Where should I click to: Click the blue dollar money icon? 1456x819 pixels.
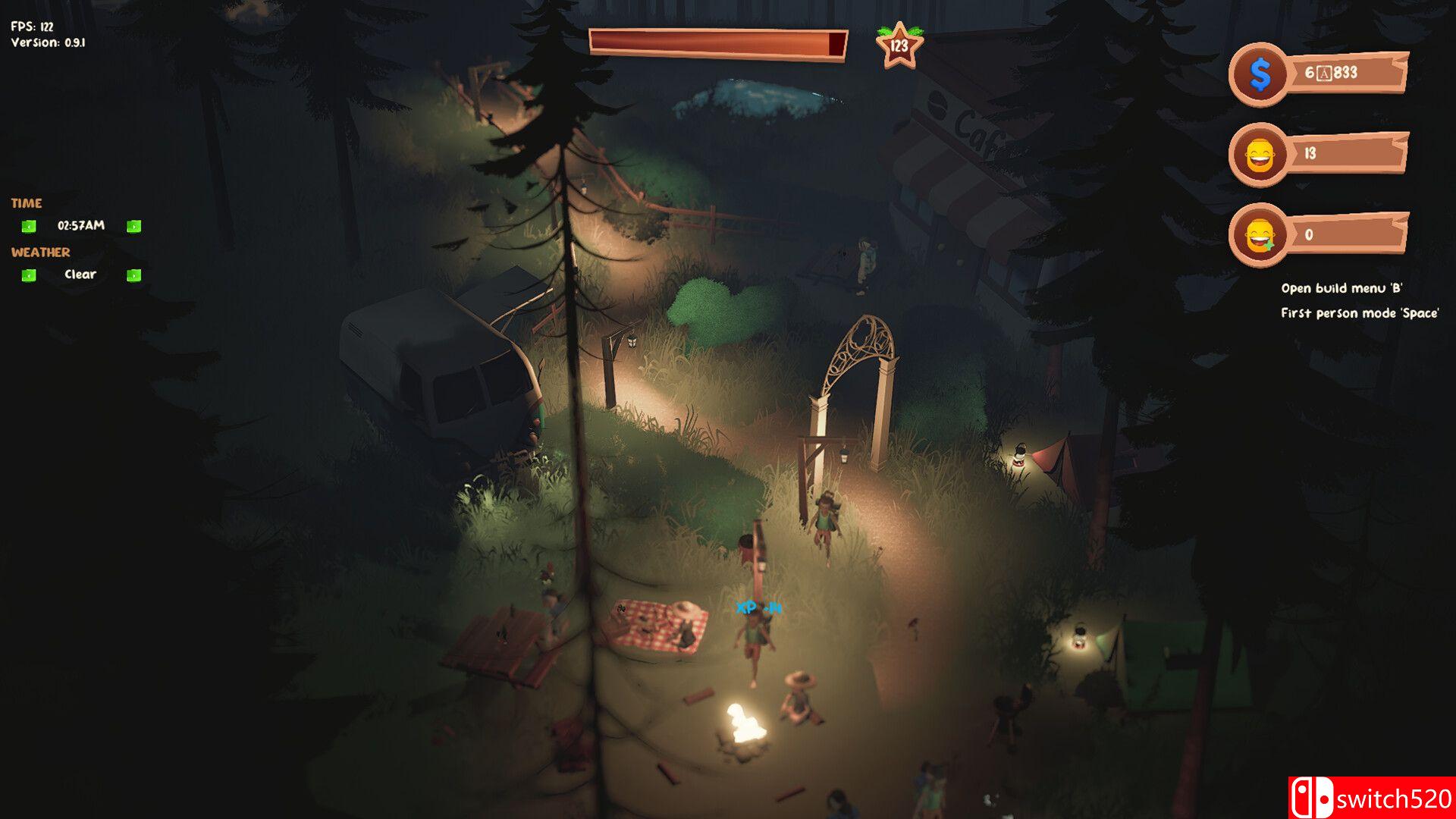[x=1259, y=74]
